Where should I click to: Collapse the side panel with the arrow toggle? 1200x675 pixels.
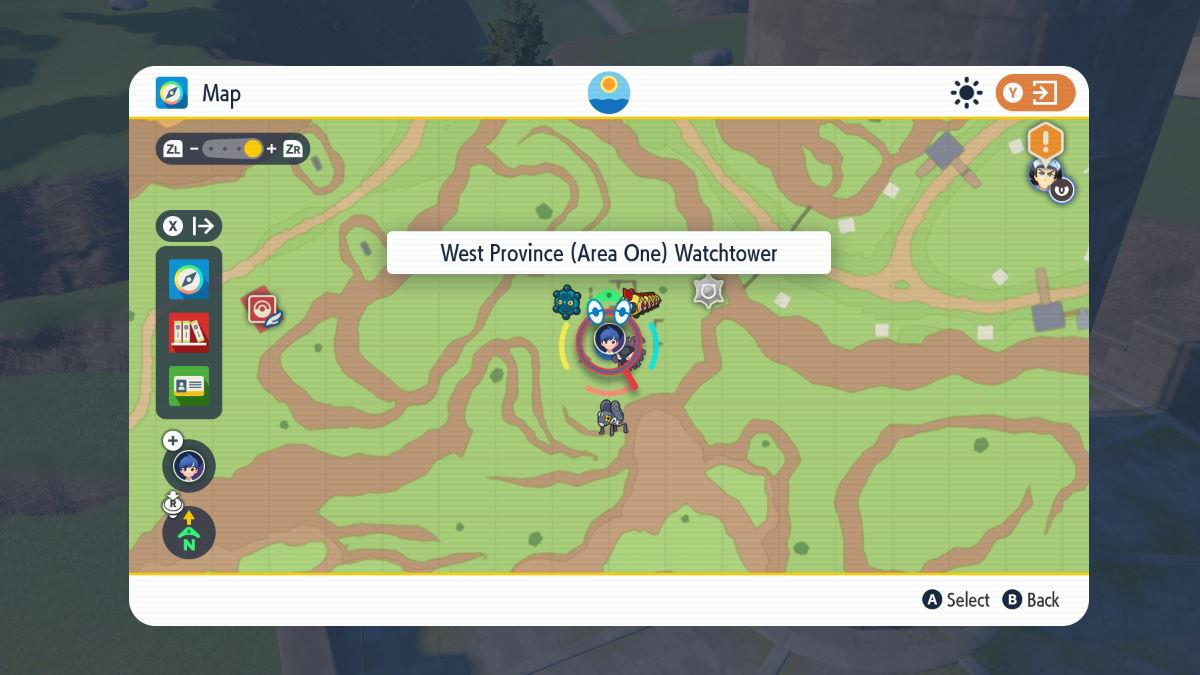click(x=189, y=226)
